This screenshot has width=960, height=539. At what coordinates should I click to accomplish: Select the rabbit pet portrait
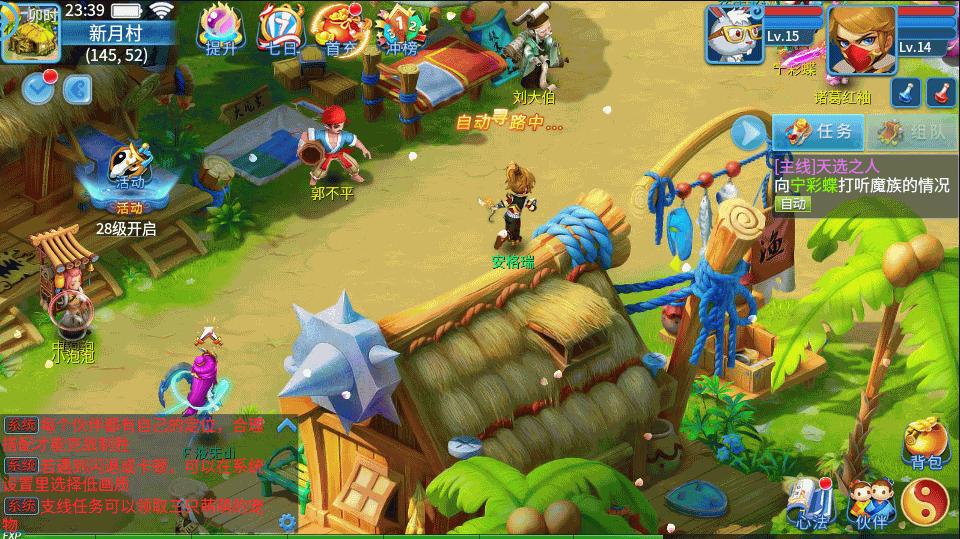coord(734,34)
